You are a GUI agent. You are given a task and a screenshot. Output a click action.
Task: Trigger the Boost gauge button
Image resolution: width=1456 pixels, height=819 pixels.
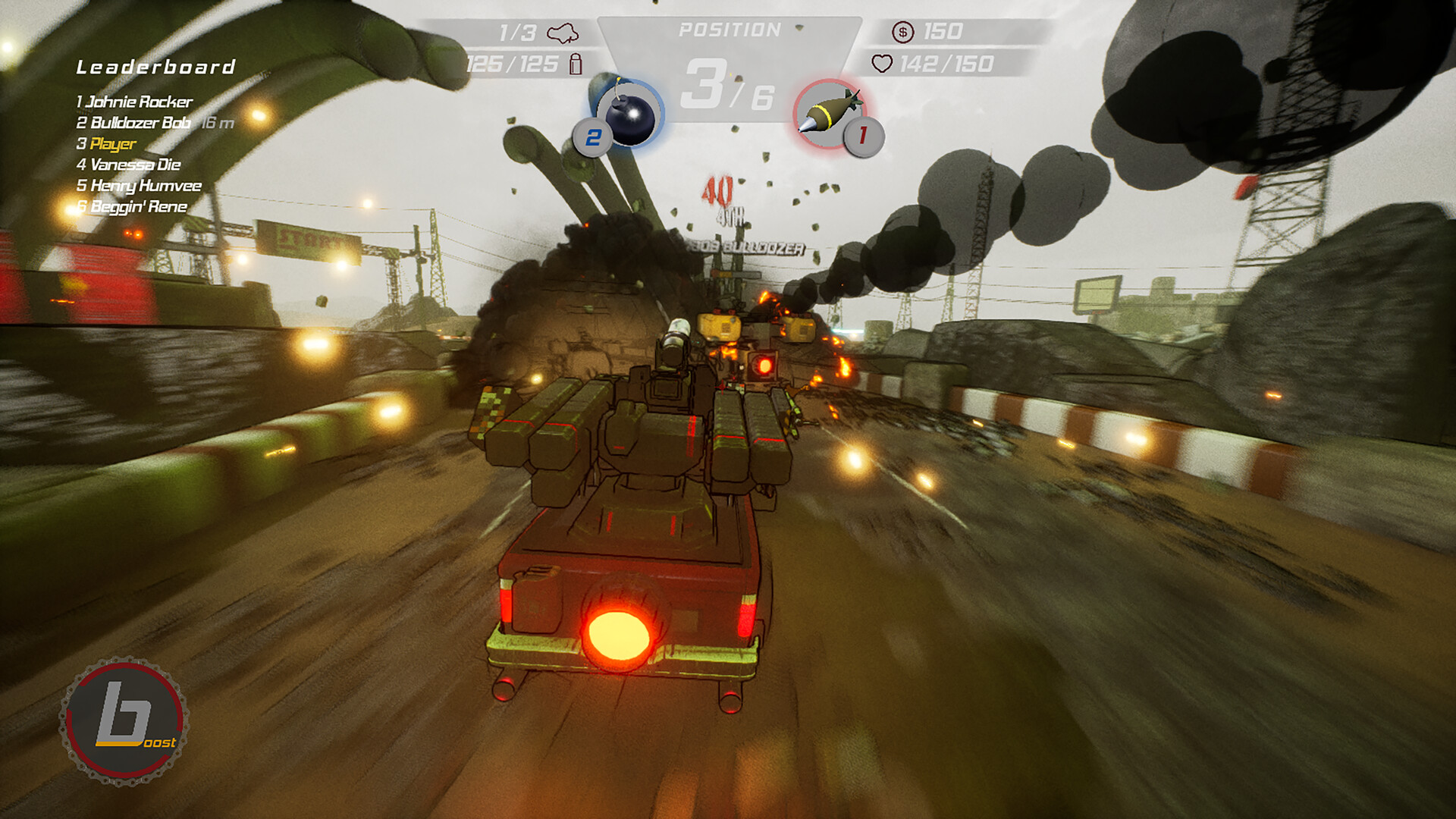[x=124, y=720]
